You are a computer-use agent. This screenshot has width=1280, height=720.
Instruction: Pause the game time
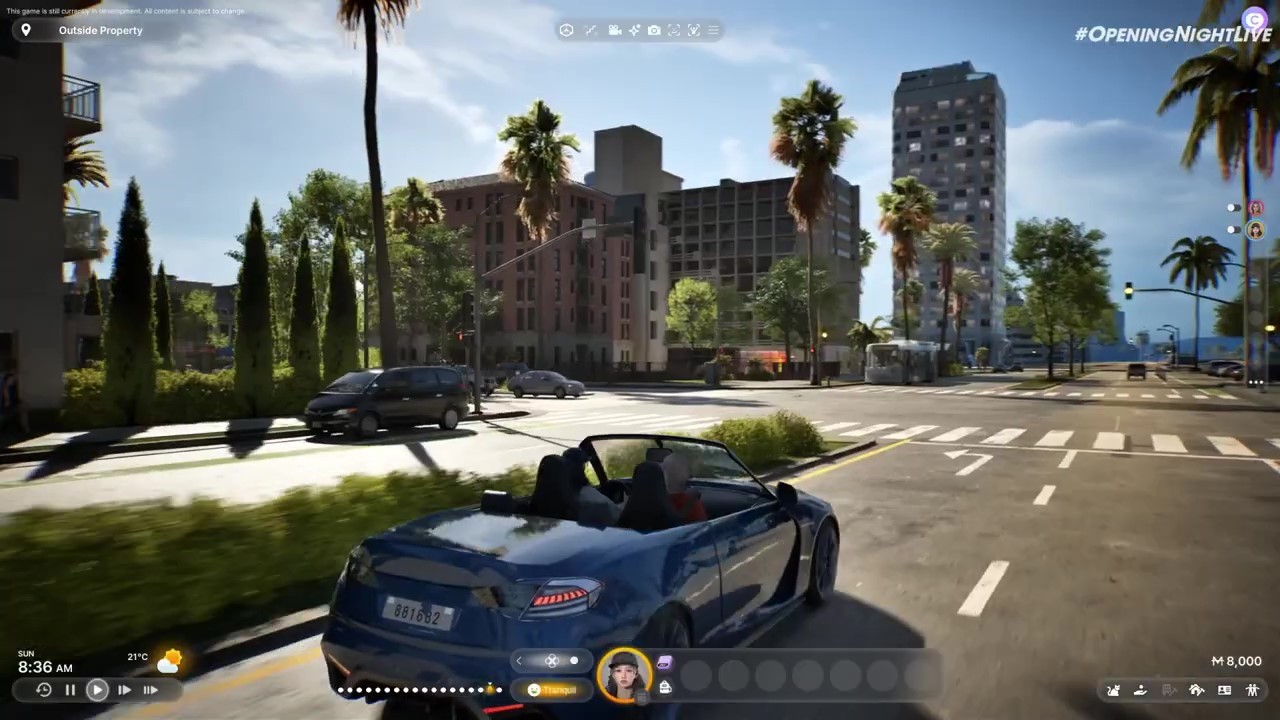pyautogui.click(x=70, y=689)
